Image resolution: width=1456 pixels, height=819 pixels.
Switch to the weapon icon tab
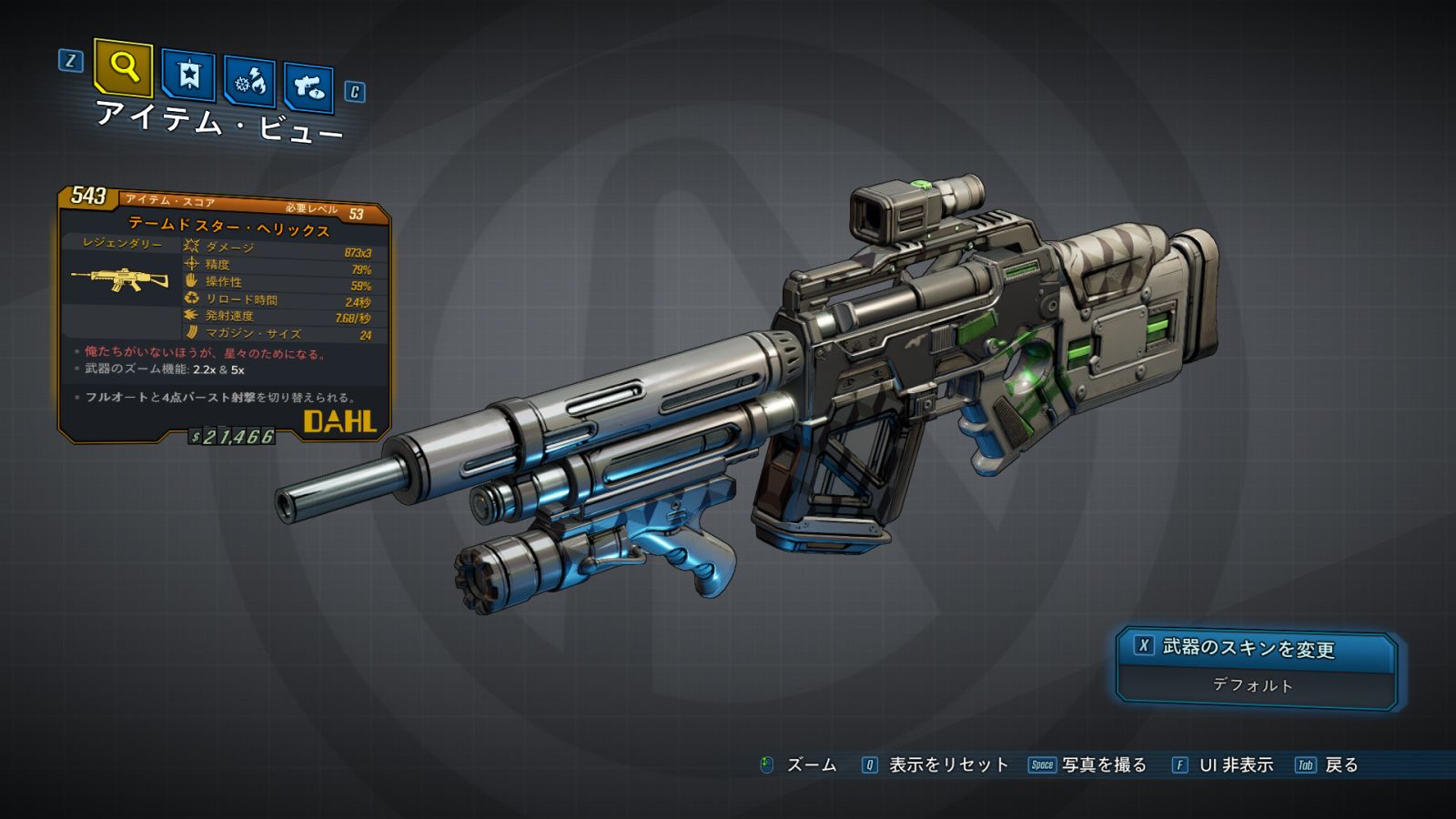[x=308, y=88]
